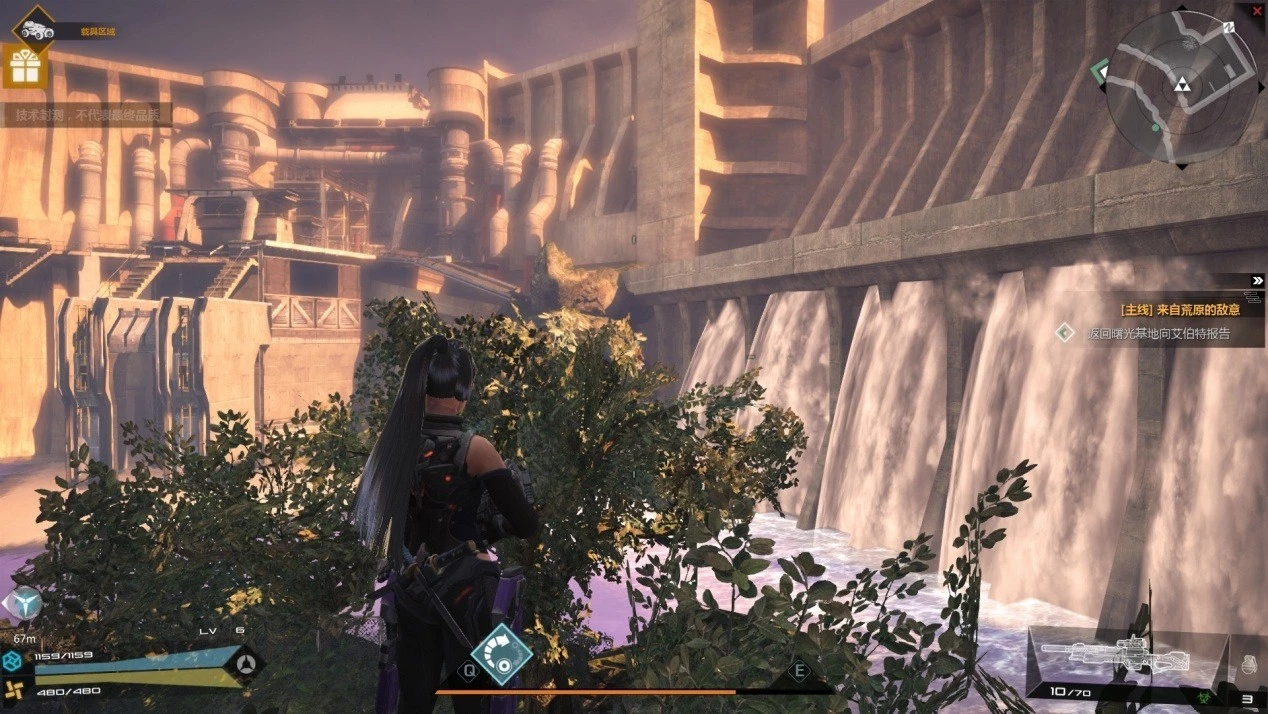
Task: Click the waypoint marker showing 67m
Action: coord(22,605)
